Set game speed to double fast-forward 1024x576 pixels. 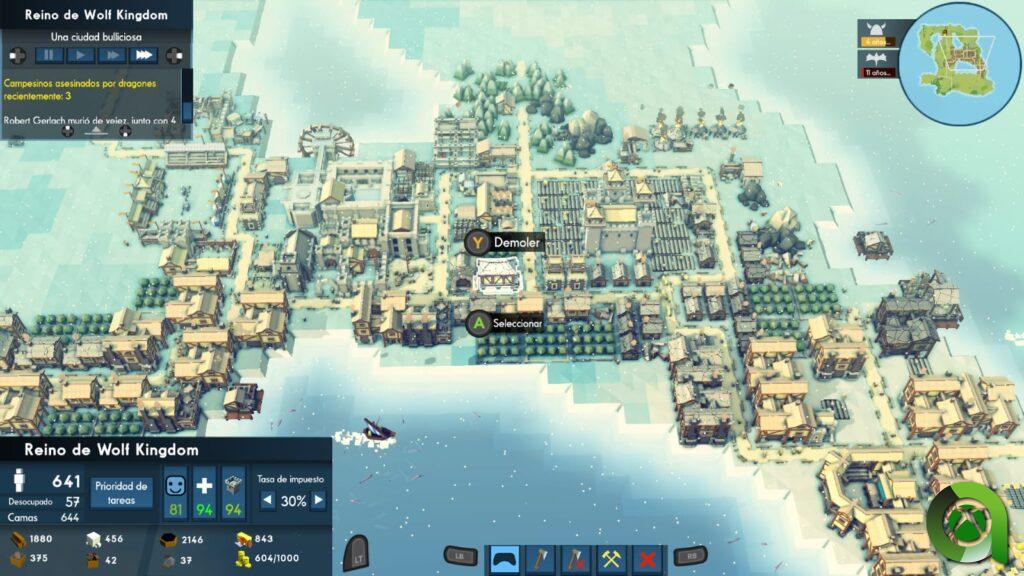(x=112, y=55)
